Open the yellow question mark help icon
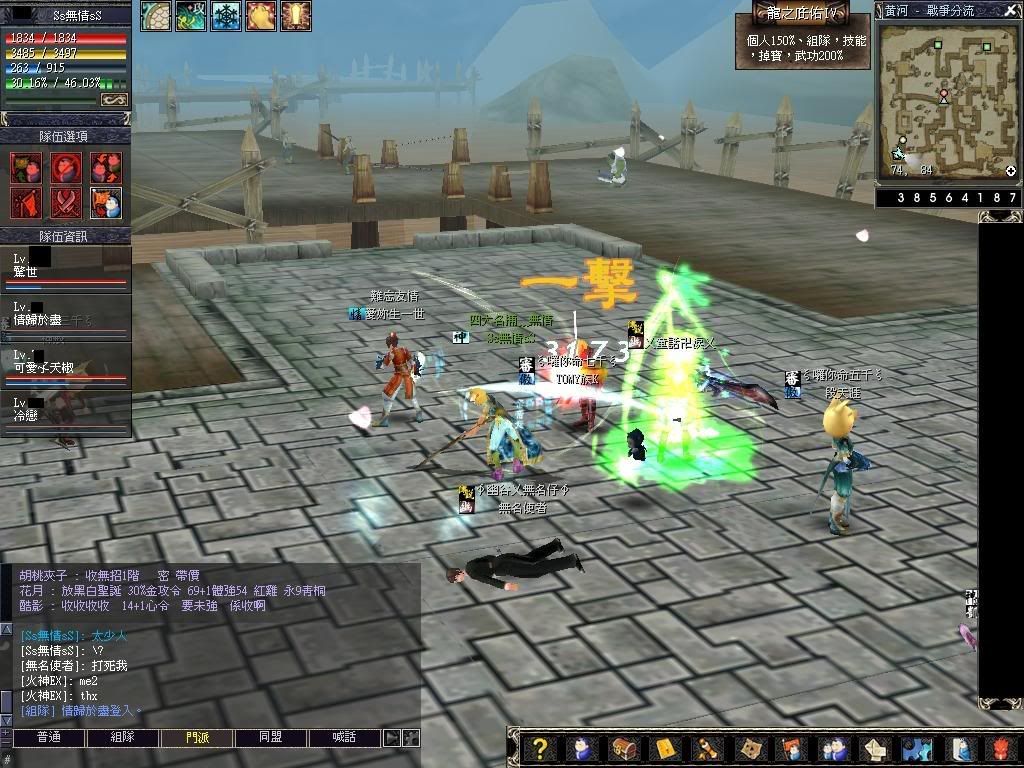This screenshot has height=768, width=1024. [x=540, y=748]
